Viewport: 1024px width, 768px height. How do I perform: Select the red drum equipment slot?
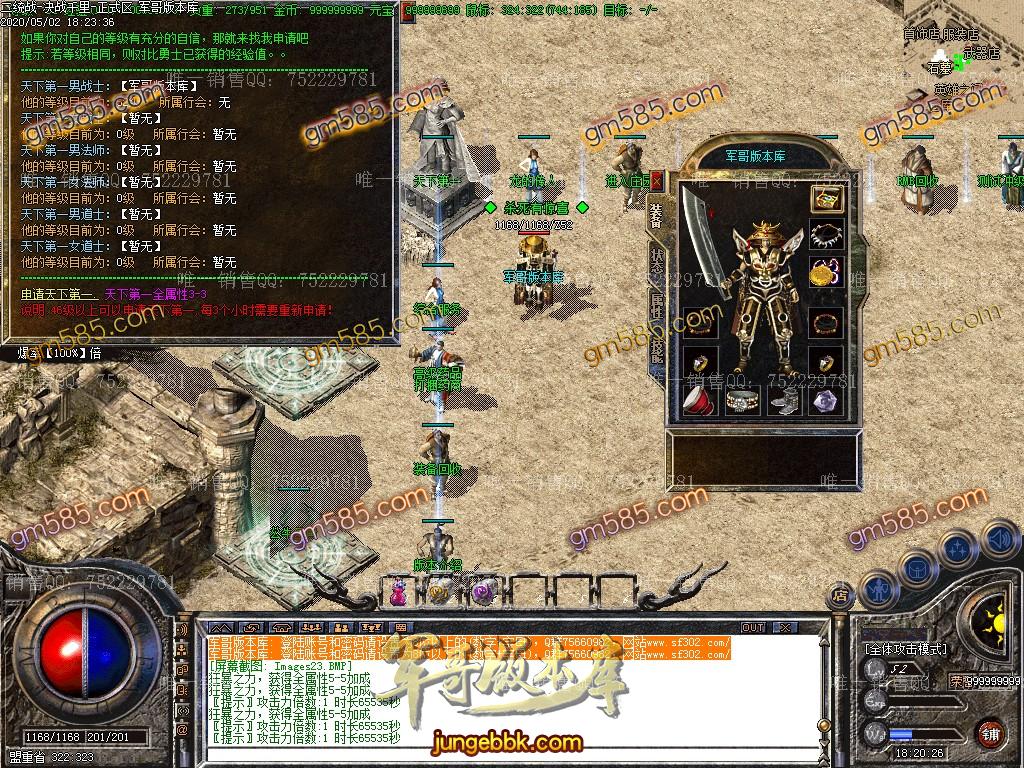[698, 401]
